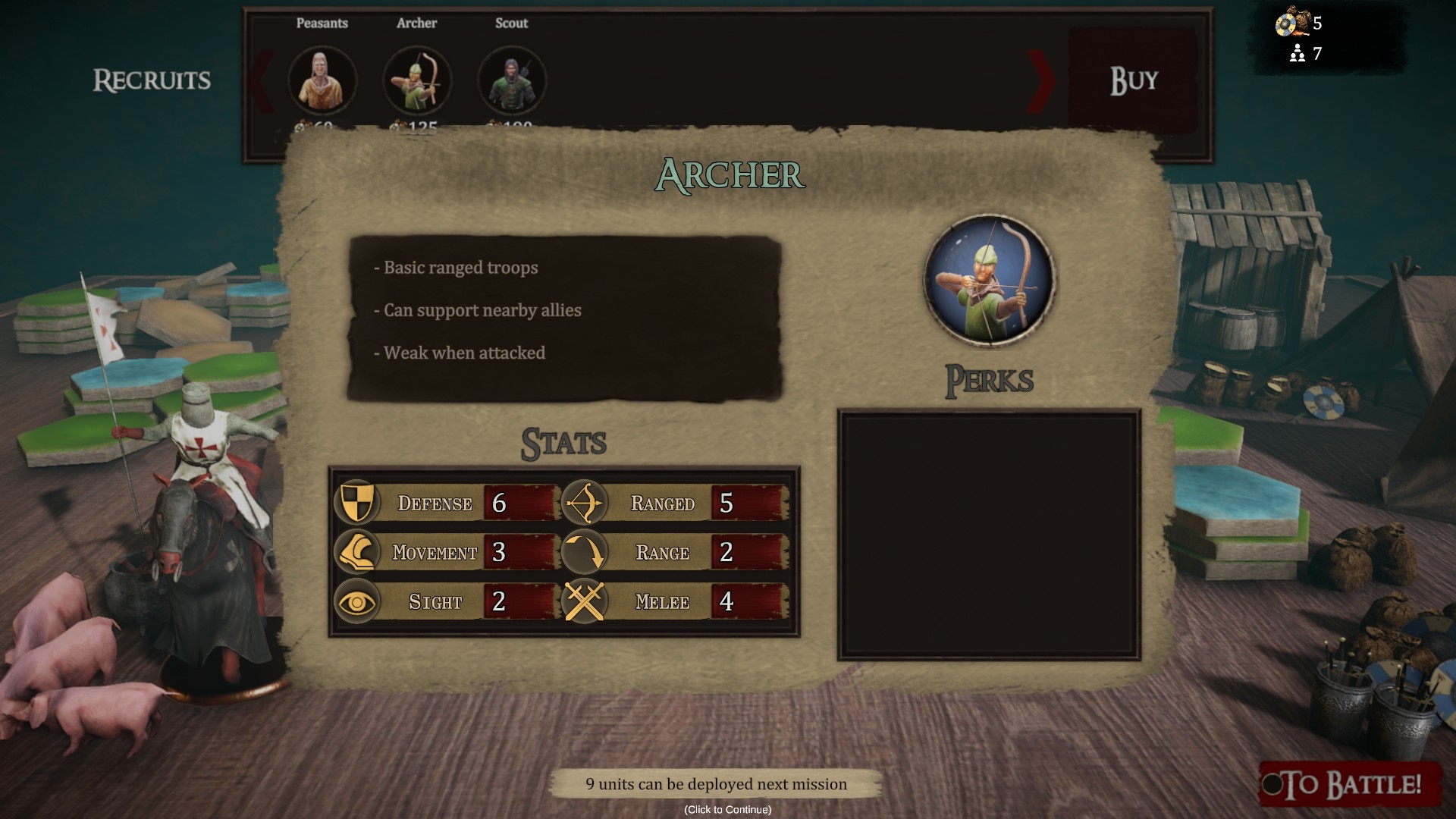The image size is (1456, 819).
Task: Dismiss the units deployment notice banner
Action: coord(716,784)
